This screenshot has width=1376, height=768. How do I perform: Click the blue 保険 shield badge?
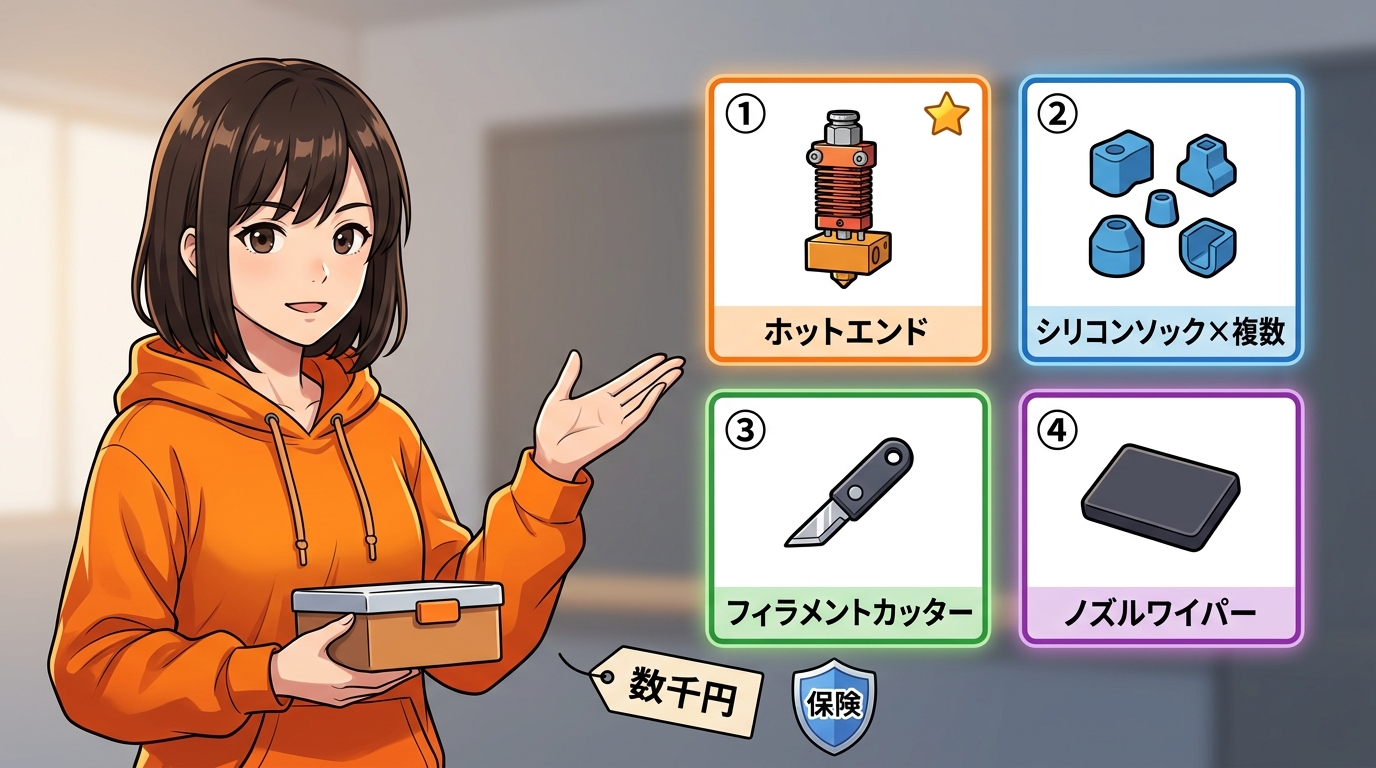(834, 705)
